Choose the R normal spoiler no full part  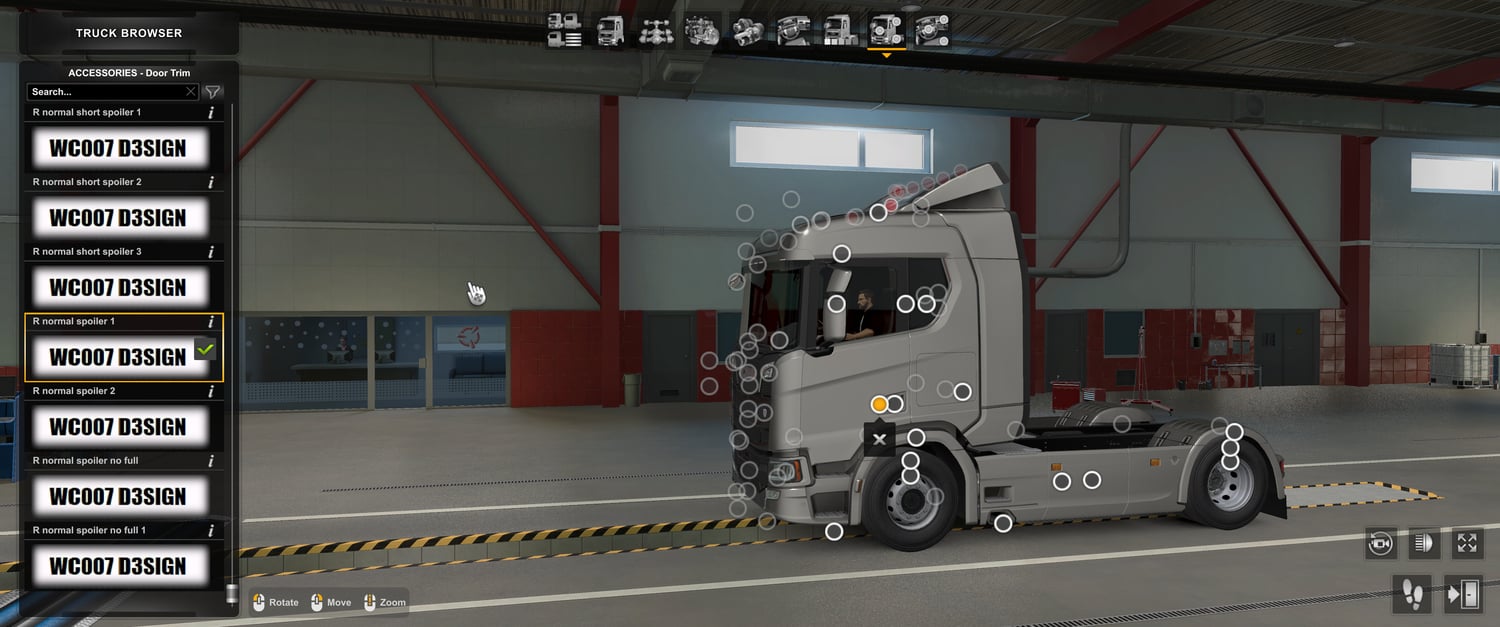tap(118, 497)
